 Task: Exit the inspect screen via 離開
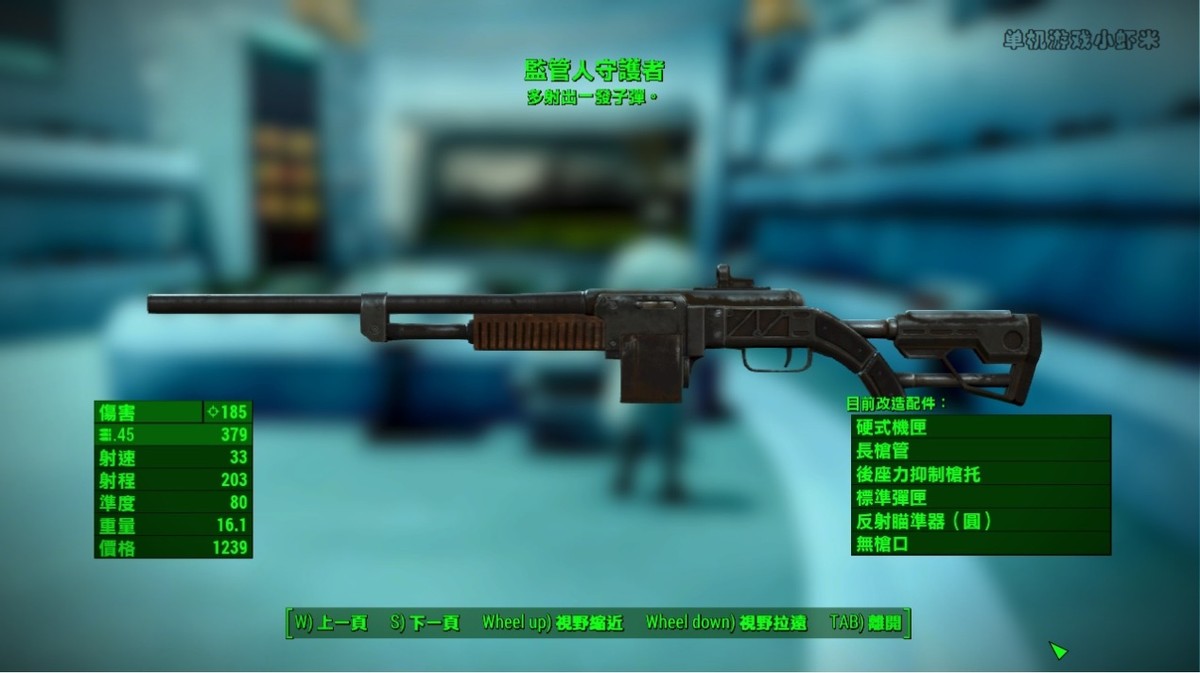point(865,623)
